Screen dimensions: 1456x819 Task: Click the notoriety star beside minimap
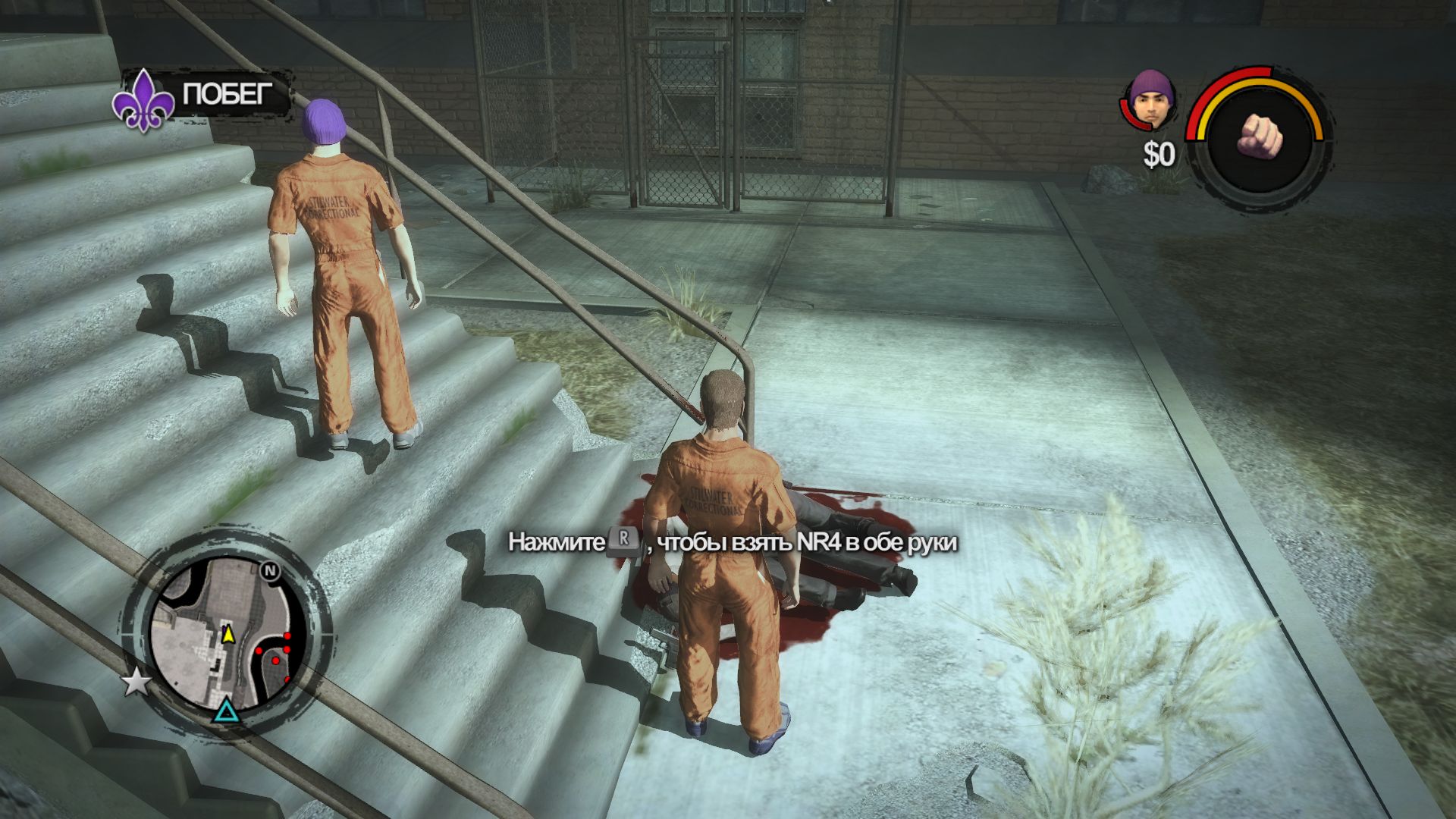(x=136, y=683)
